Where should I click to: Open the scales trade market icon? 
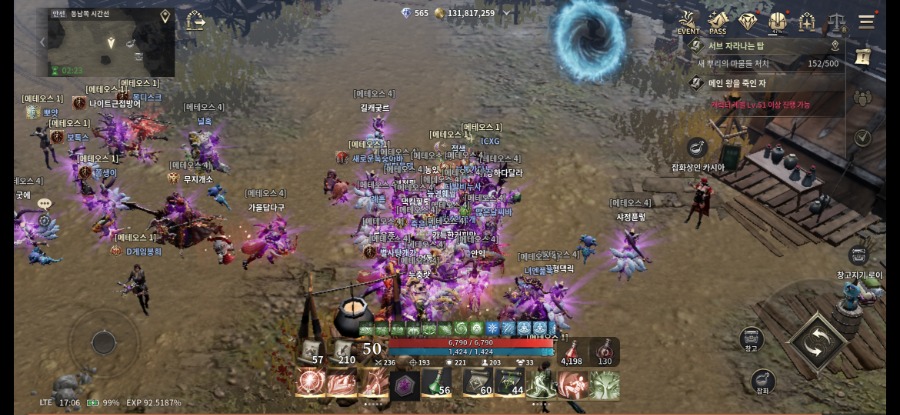(837, 21)
